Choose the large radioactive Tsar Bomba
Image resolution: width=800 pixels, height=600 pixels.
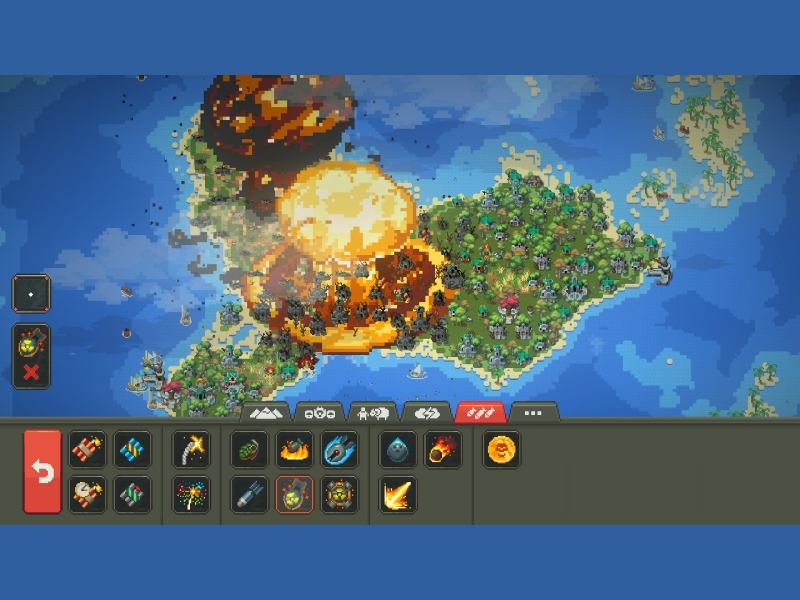pyautogui.click(x=340, y=494)
